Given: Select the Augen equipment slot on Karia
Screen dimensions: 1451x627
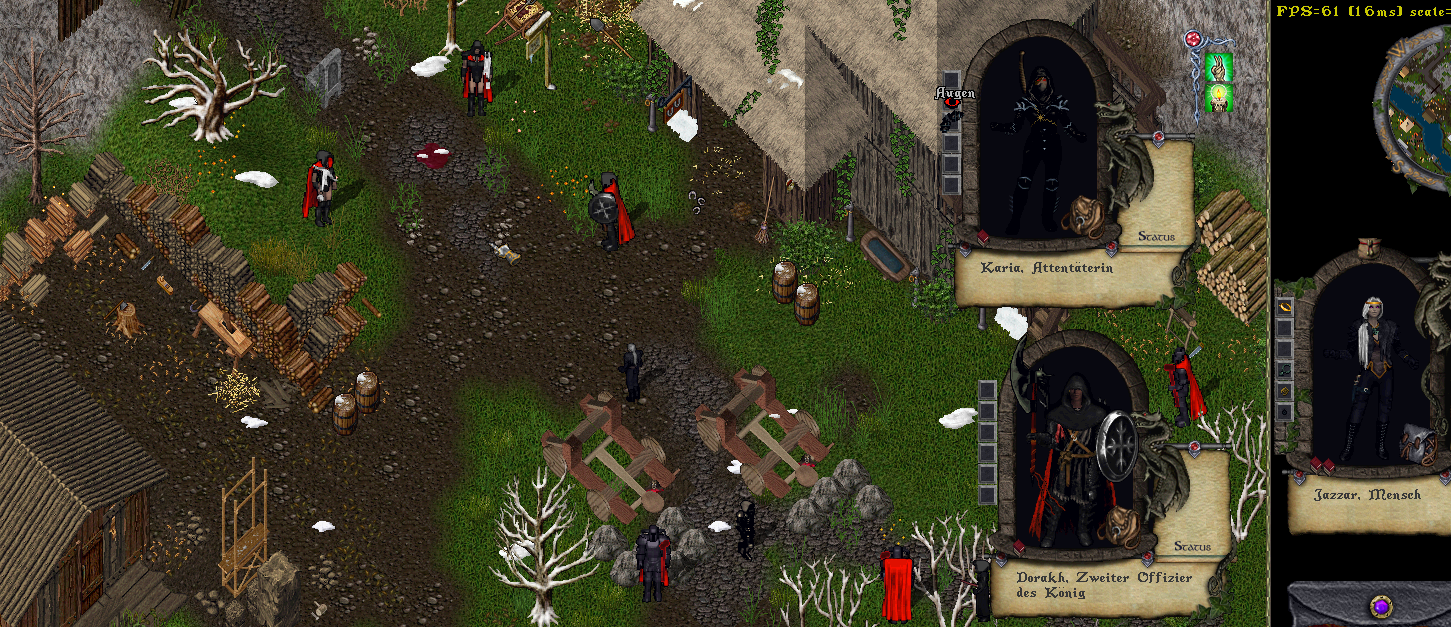Looking at the screenshot, I should (951, 117).
